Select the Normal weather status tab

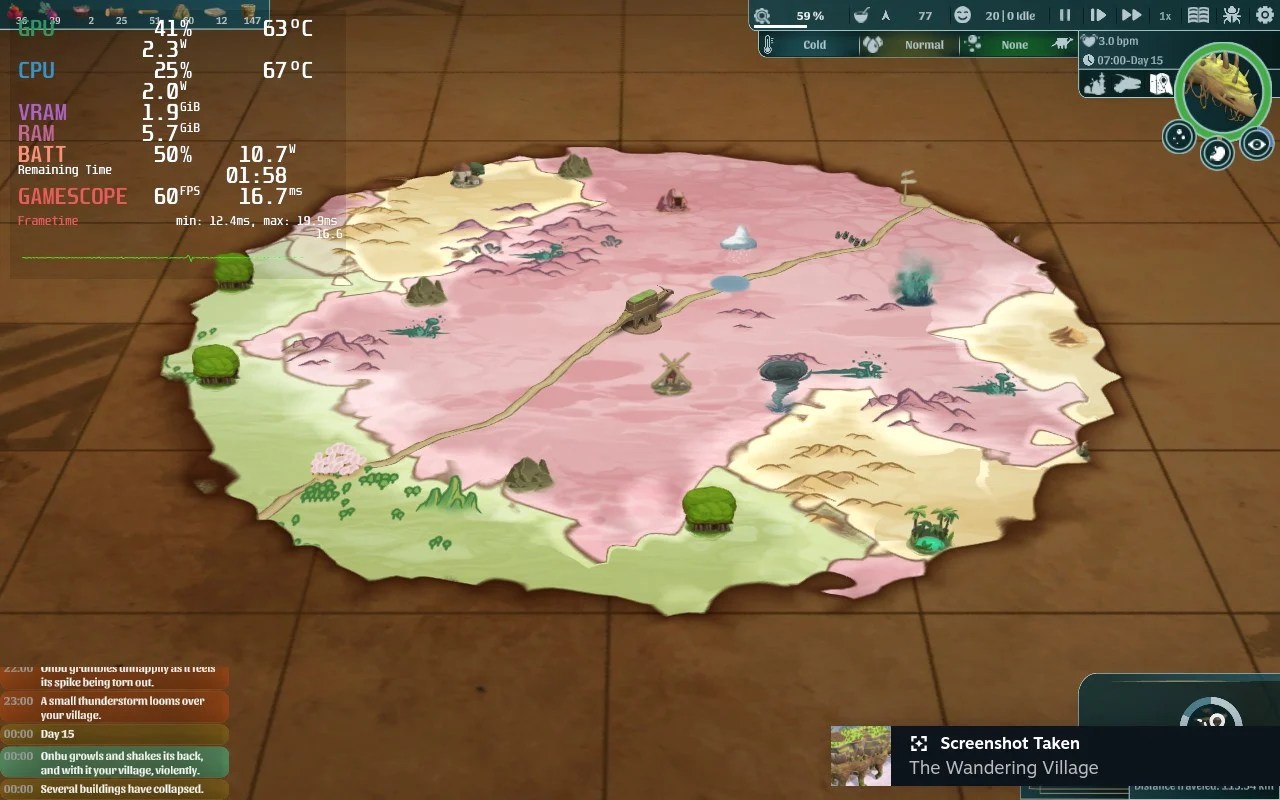(x=924, y=44)
